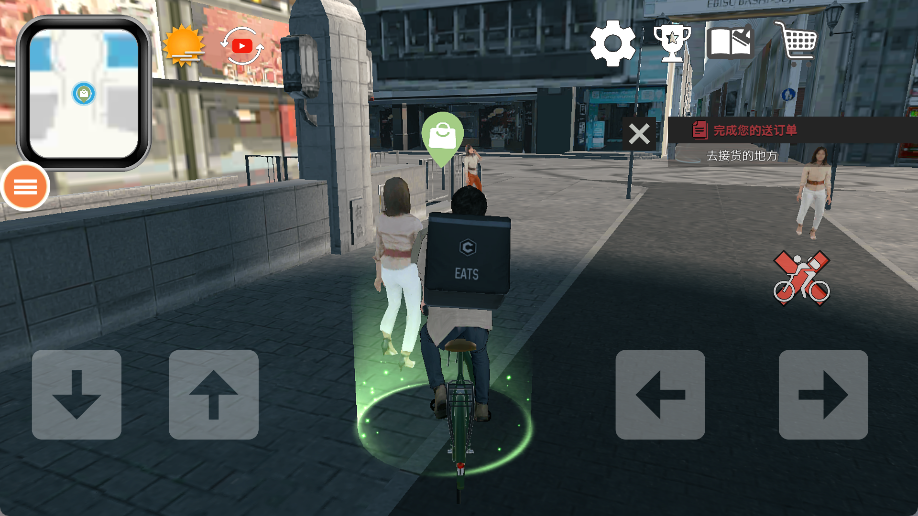The width and height of the screenshot is (918, 516).
Task: View the trophy achievements
Action: click(671, 43)
